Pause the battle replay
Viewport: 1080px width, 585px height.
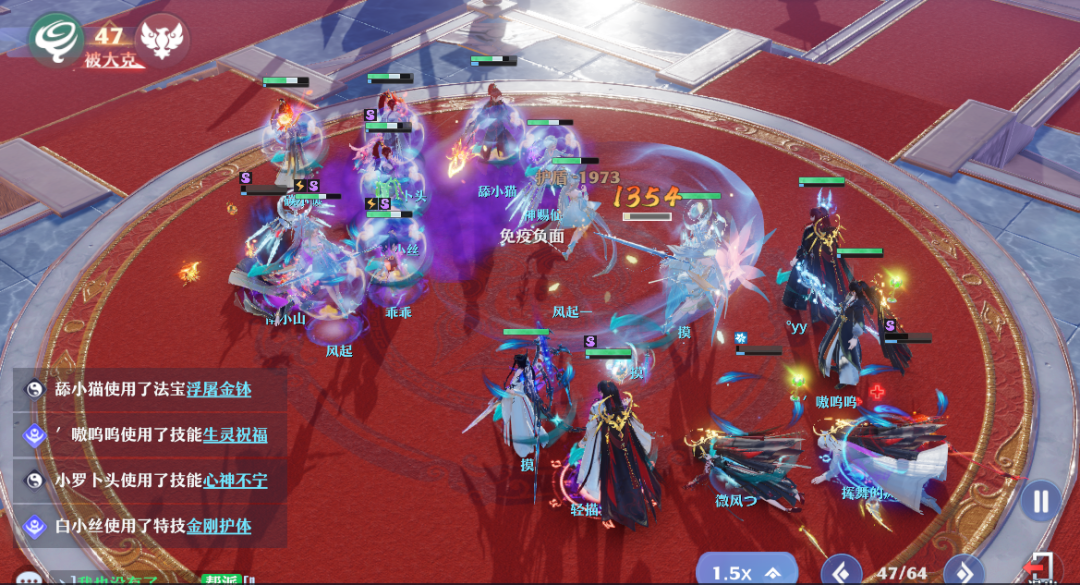[x=1041, y=500]
